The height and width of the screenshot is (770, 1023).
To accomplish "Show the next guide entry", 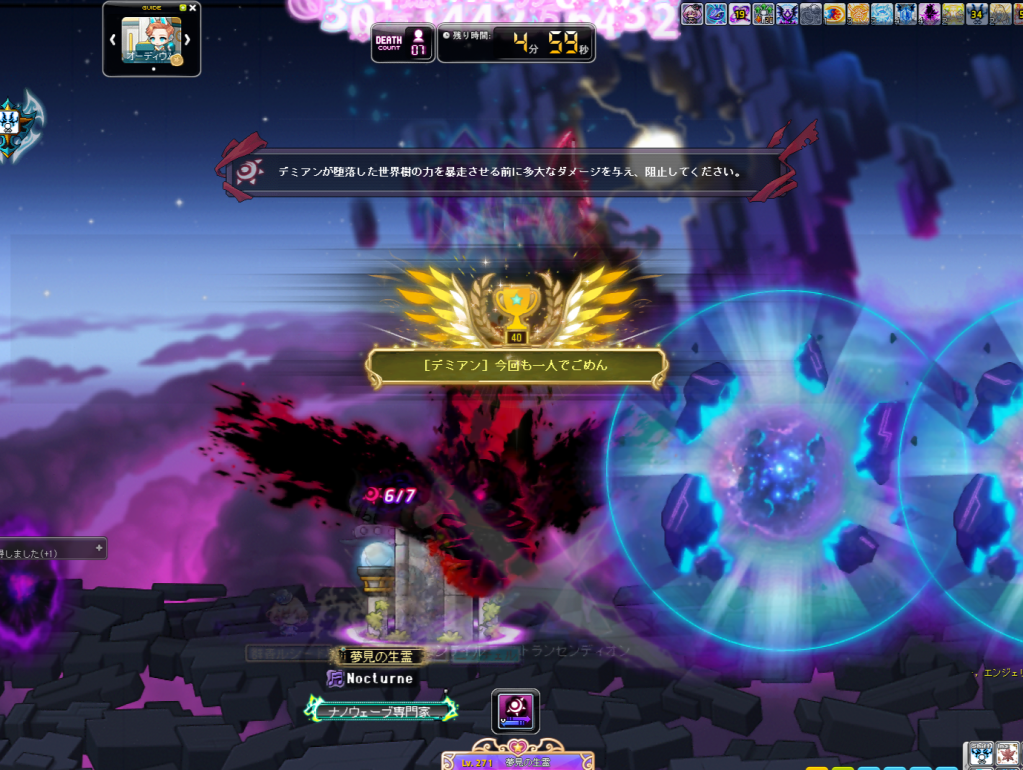I will [x=187, y=41].
